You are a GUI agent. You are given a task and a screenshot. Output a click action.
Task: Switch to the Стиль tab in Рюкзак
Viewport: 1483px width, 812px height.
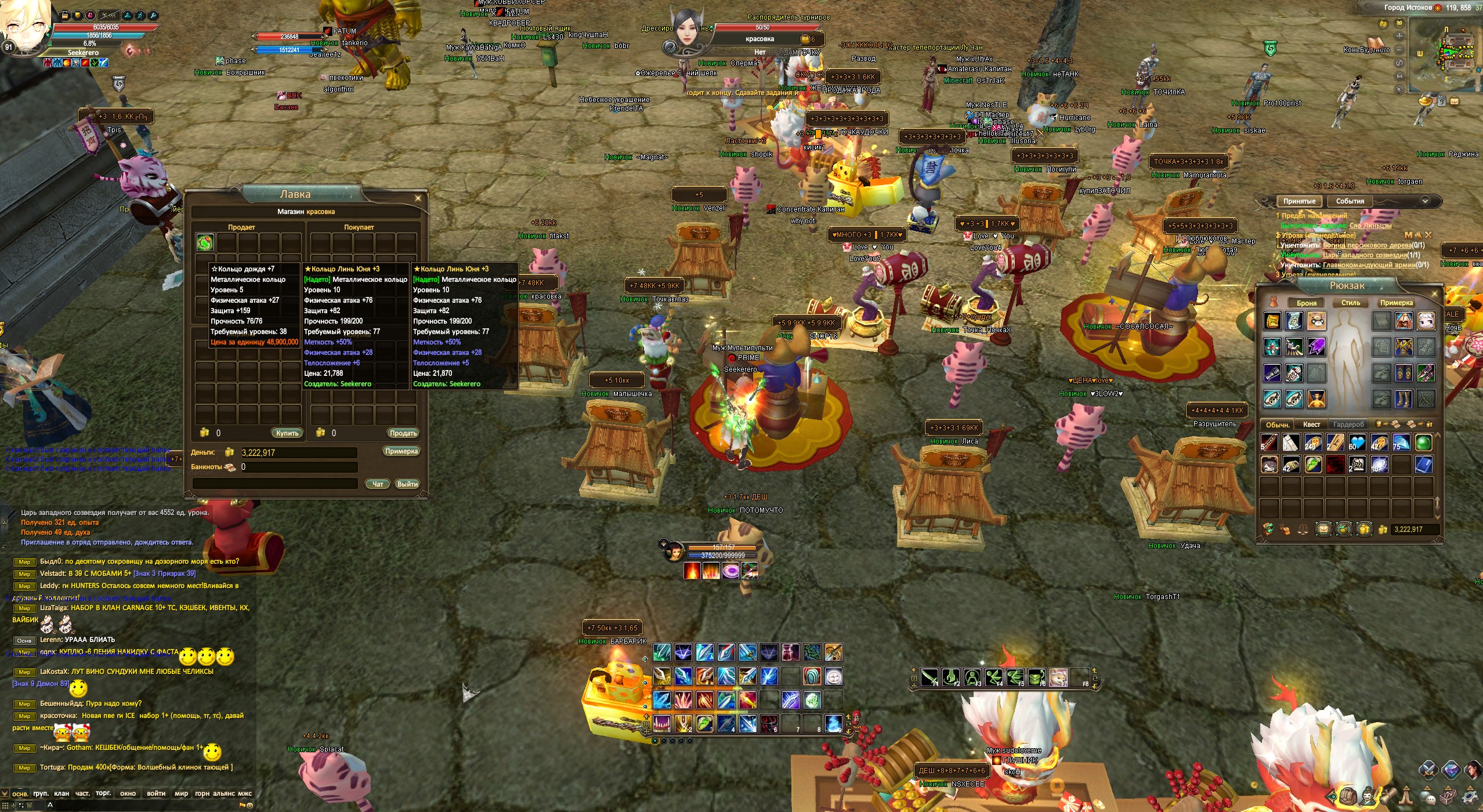tap(1350, 303)
